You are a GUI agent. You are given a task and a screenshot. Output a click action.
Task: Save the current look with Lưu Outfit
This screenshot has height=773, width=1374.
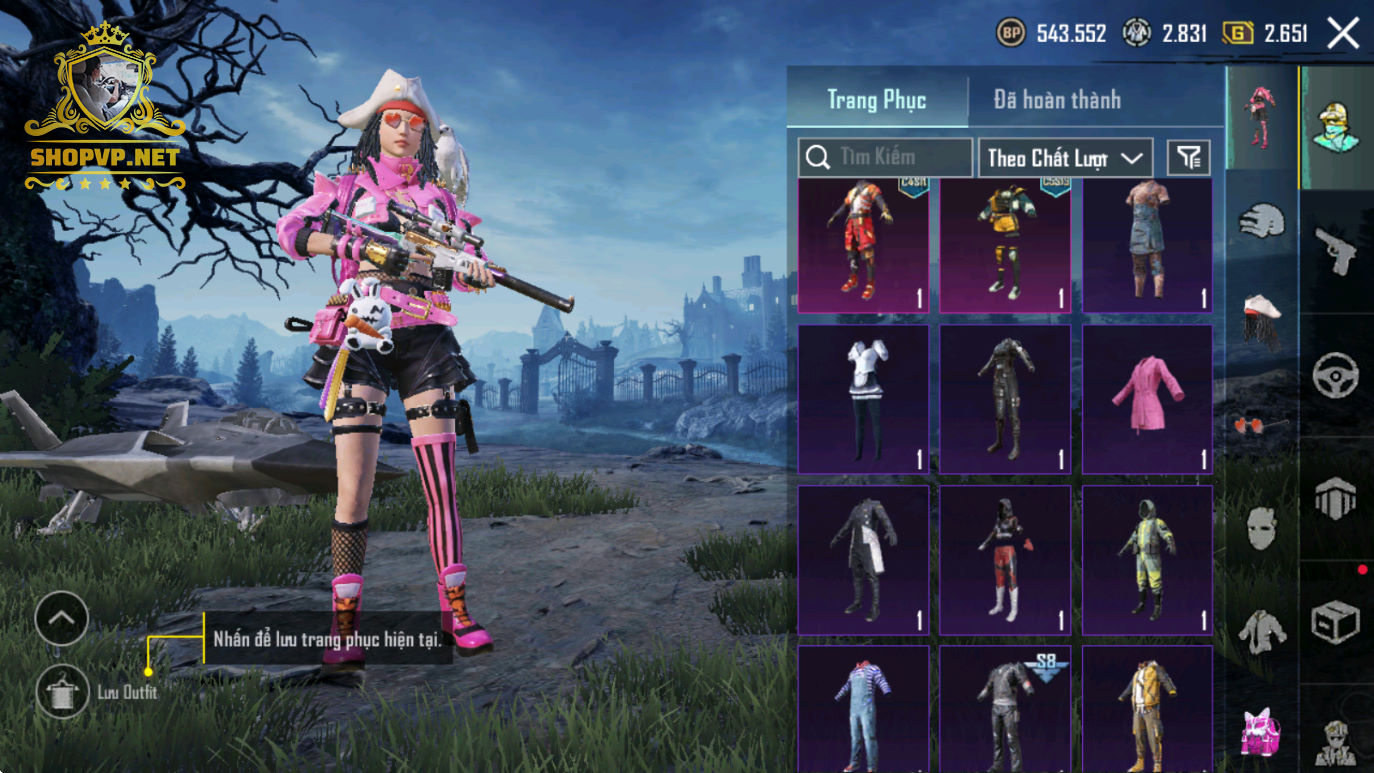pyautogui.click(x=62, y=692)
